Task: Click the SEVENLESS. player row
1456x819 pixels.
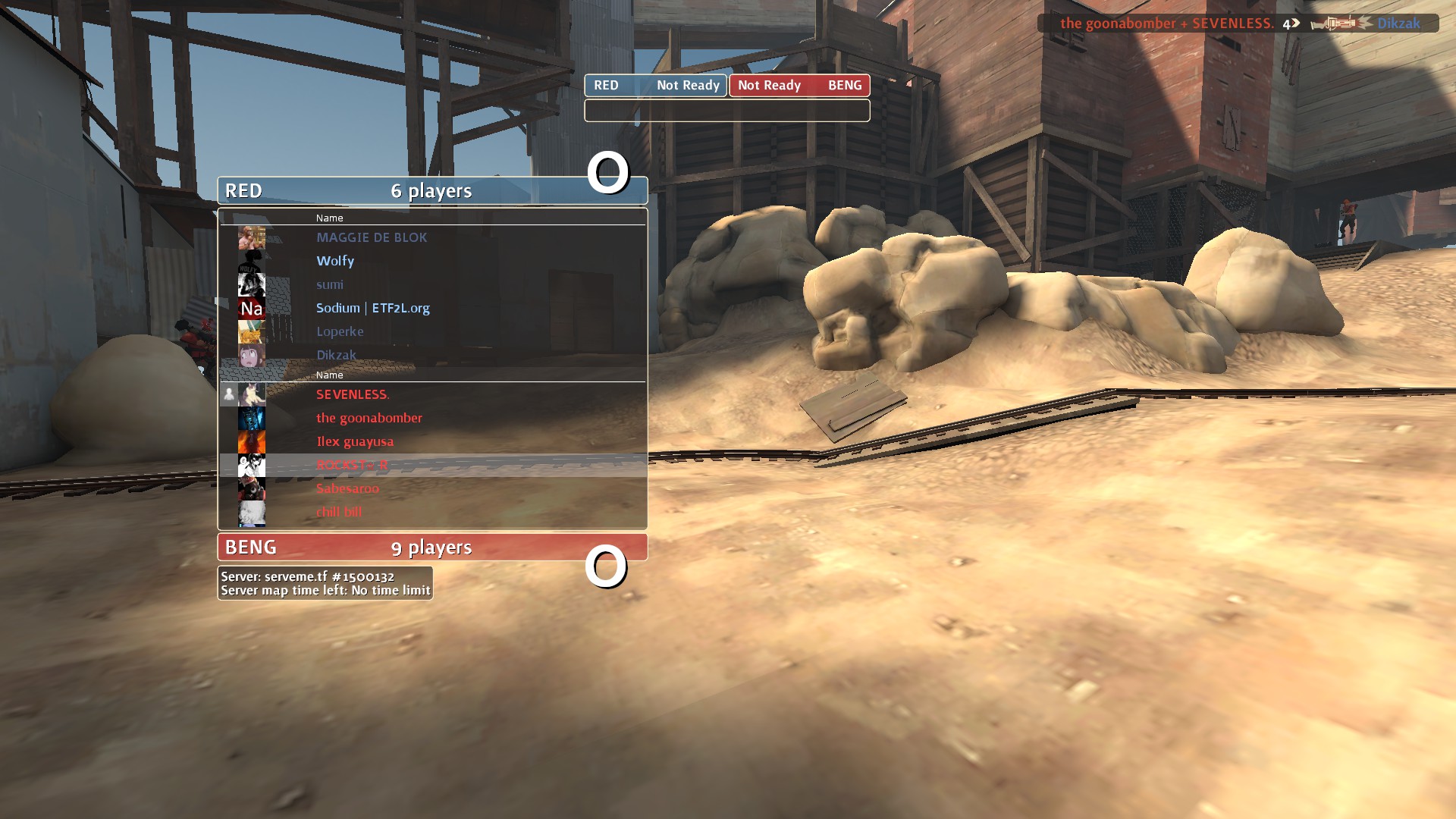Action: [353, 394]
